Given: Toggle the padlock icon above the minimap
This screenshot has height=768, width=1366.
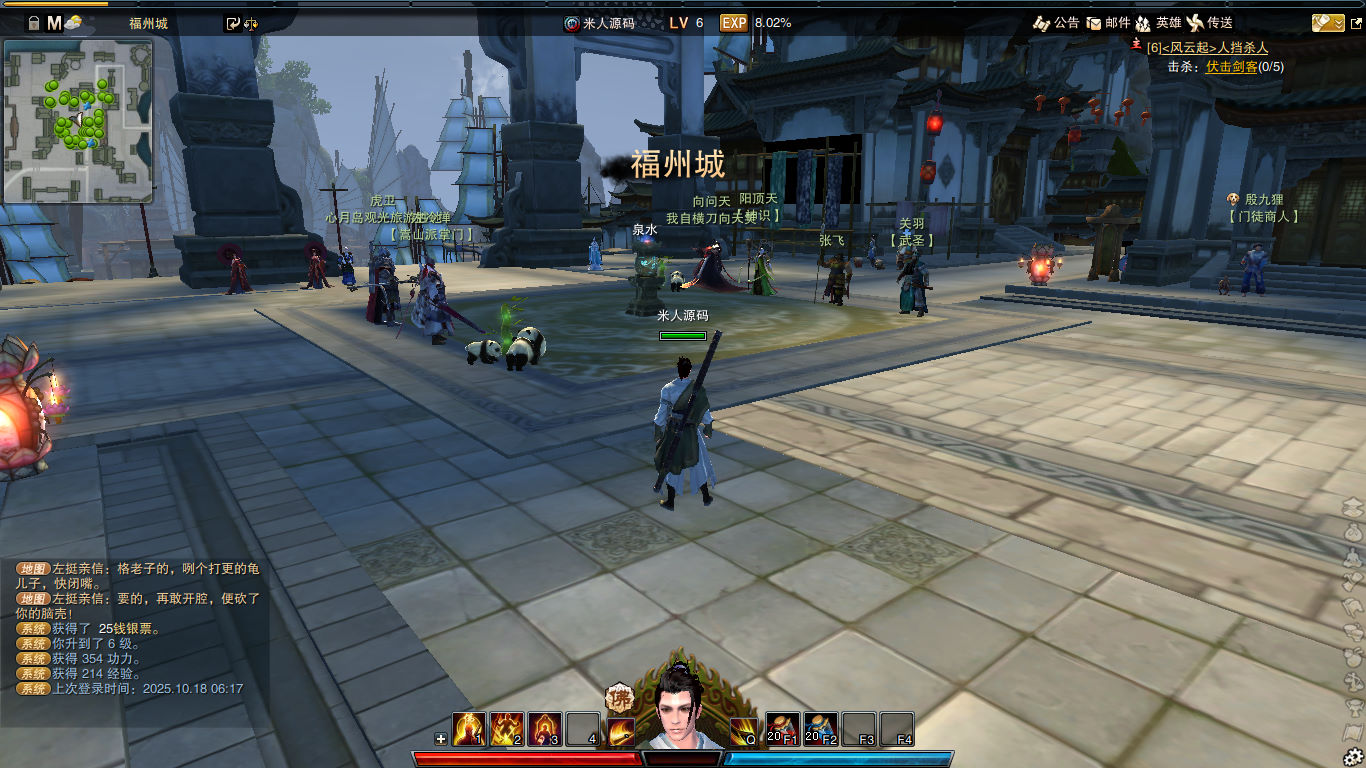Looking at the screenshot, I should click(33, 22).
